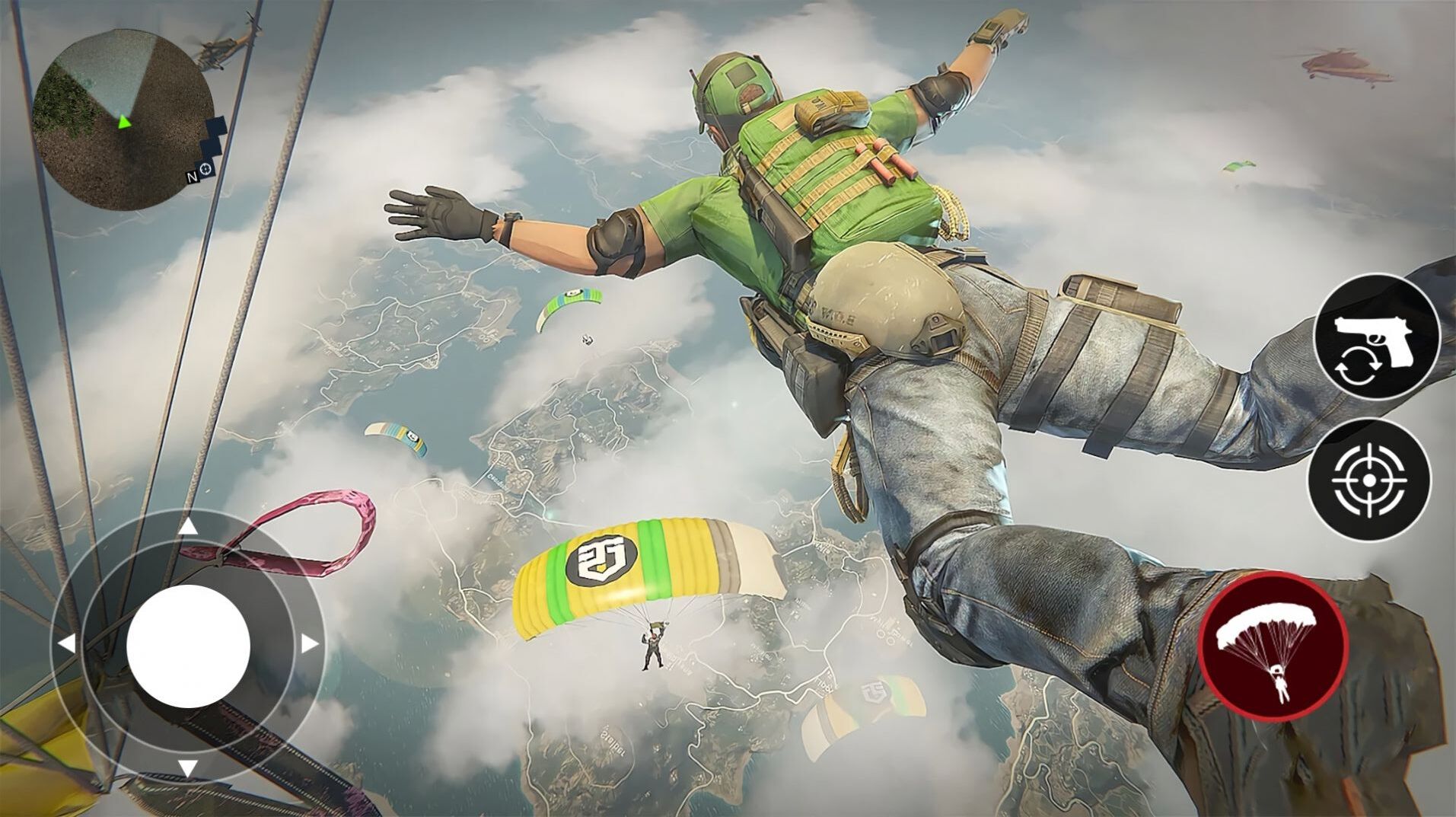Tap the joystick's down arrow
This screenshot has height=817, width=1456.
point(188,768)
